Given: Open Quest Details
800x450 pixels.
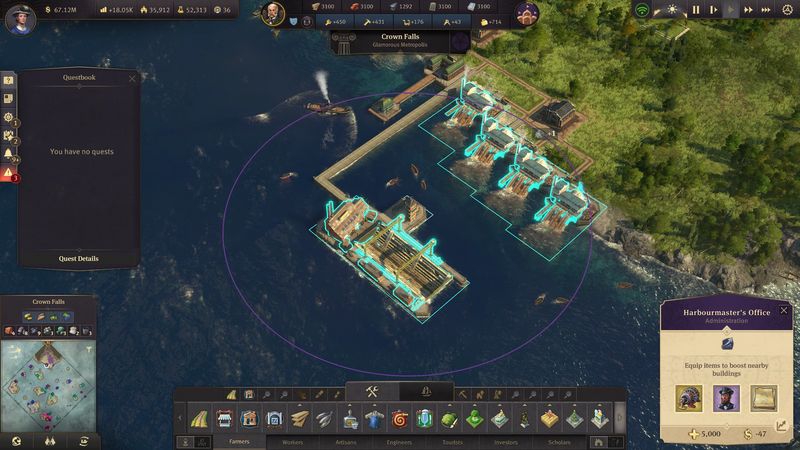Looking at the screenshot, I should click(x=80, y=259).
